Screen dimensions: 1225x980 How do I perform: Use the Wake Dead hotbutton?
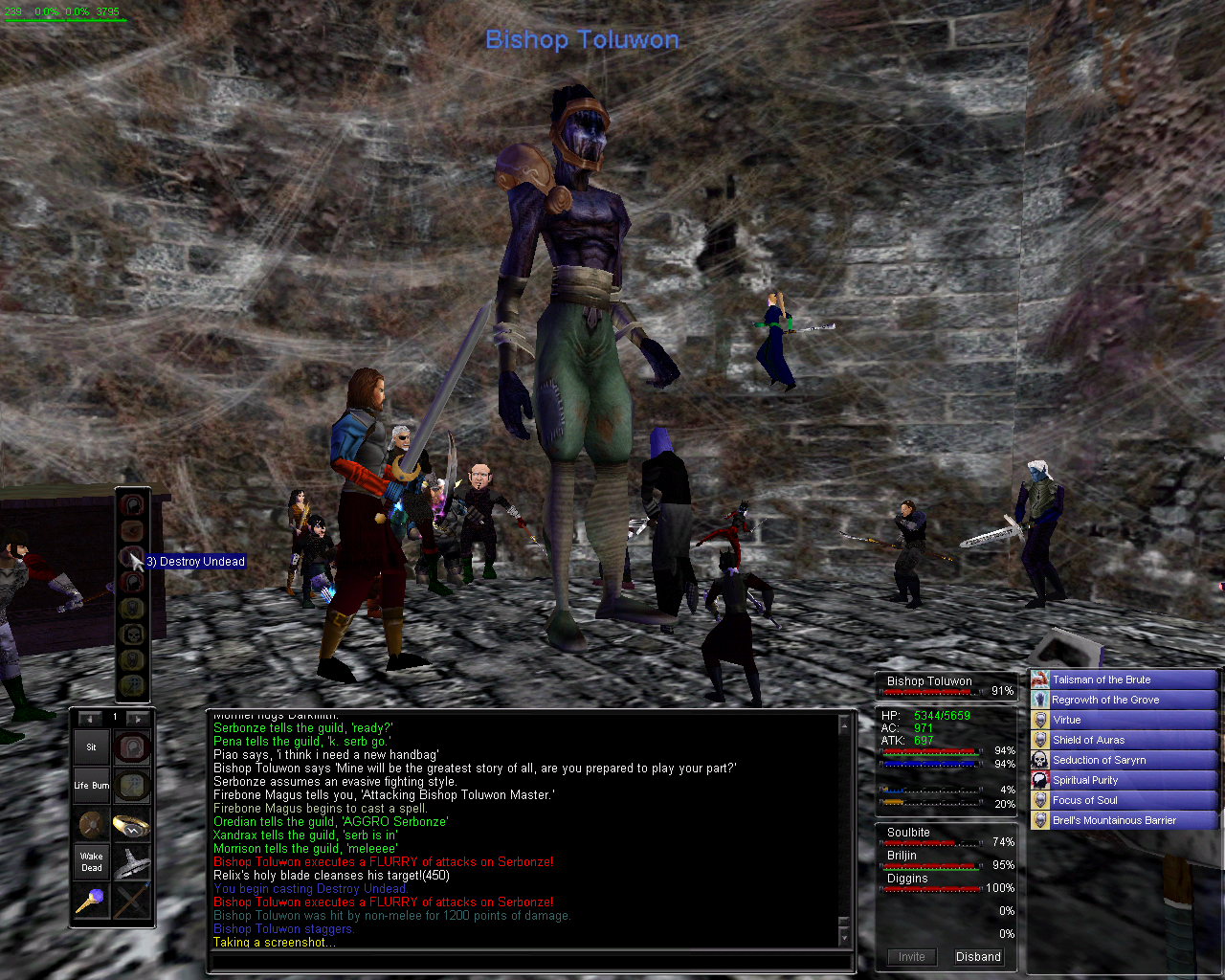92,862
